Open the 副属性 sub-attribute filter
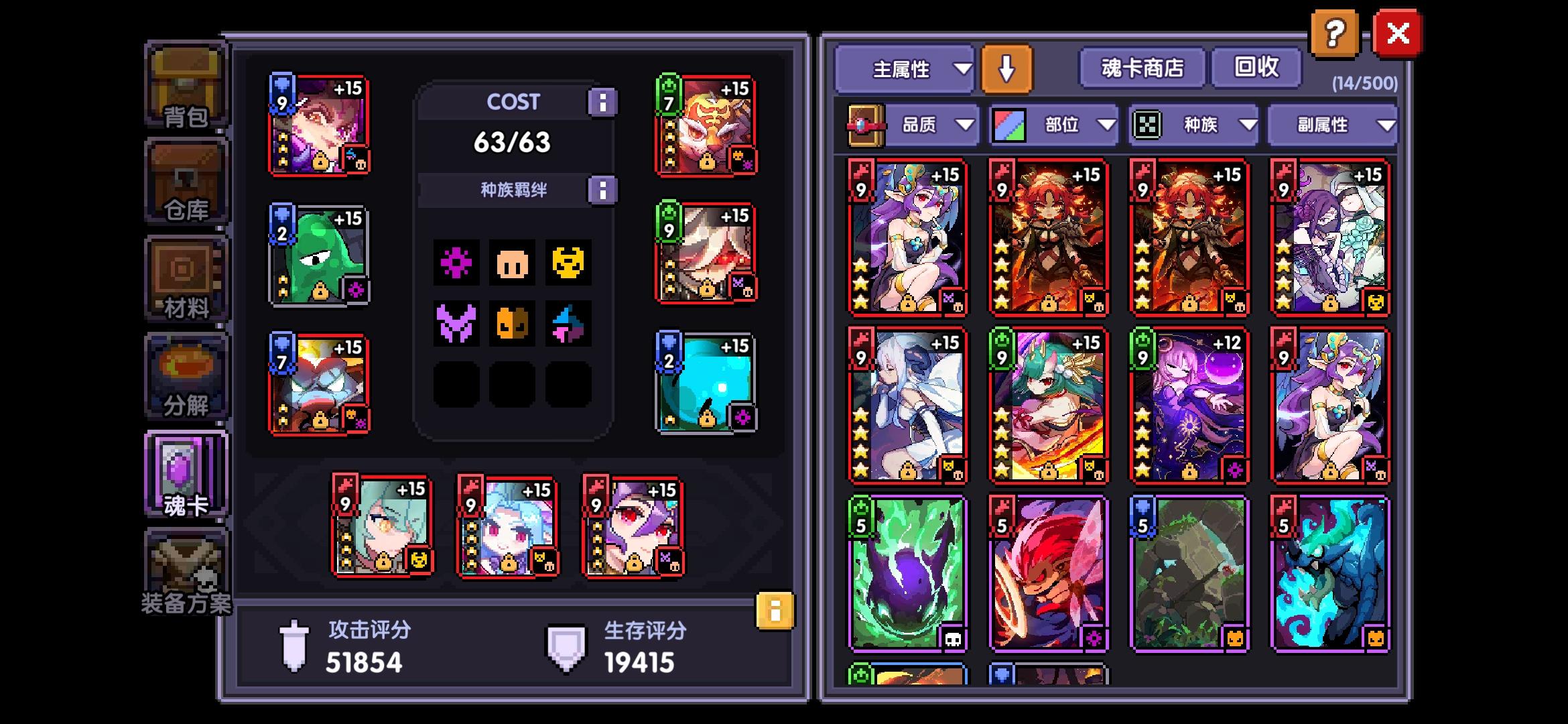The width and height of the screenshot is (1568, 724). tap(1332, 125)
